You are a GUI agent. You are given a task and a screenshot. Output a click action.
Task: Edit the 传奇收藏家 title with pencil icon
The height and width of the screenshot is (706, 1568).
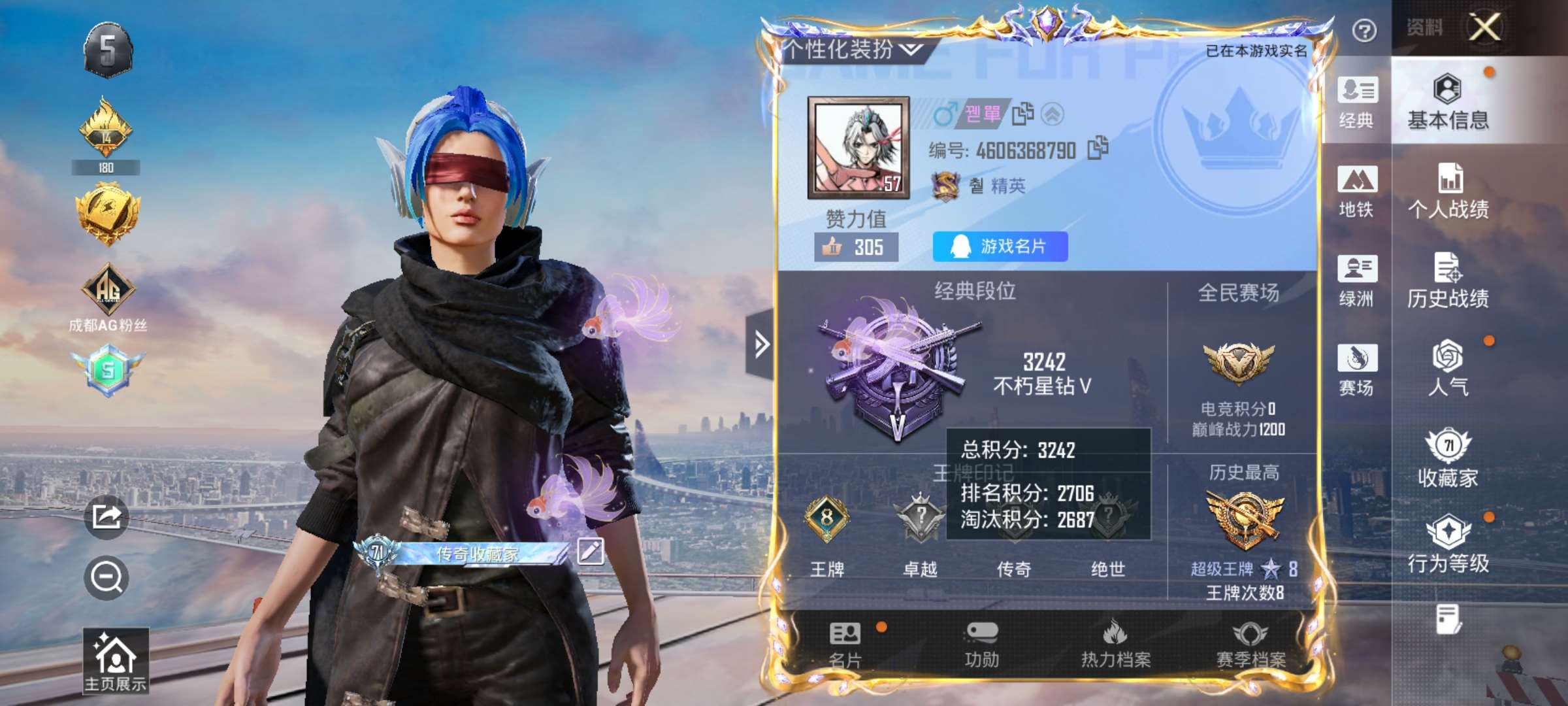click(590, 551)
